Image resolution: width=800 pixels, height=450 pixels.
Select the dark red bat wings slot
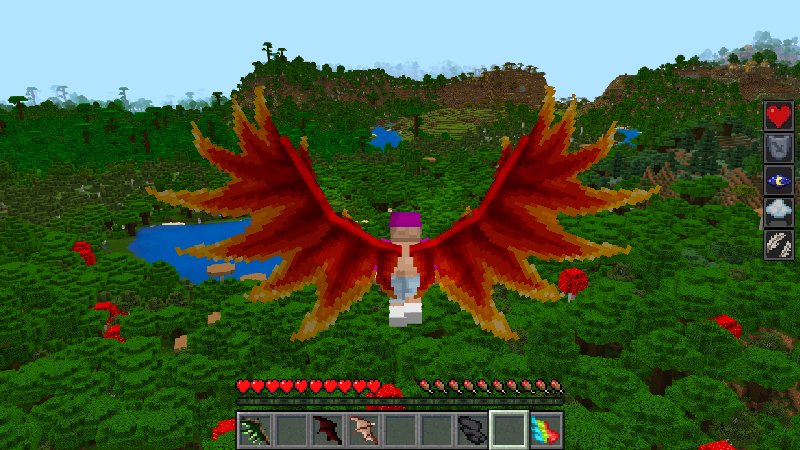327,430
